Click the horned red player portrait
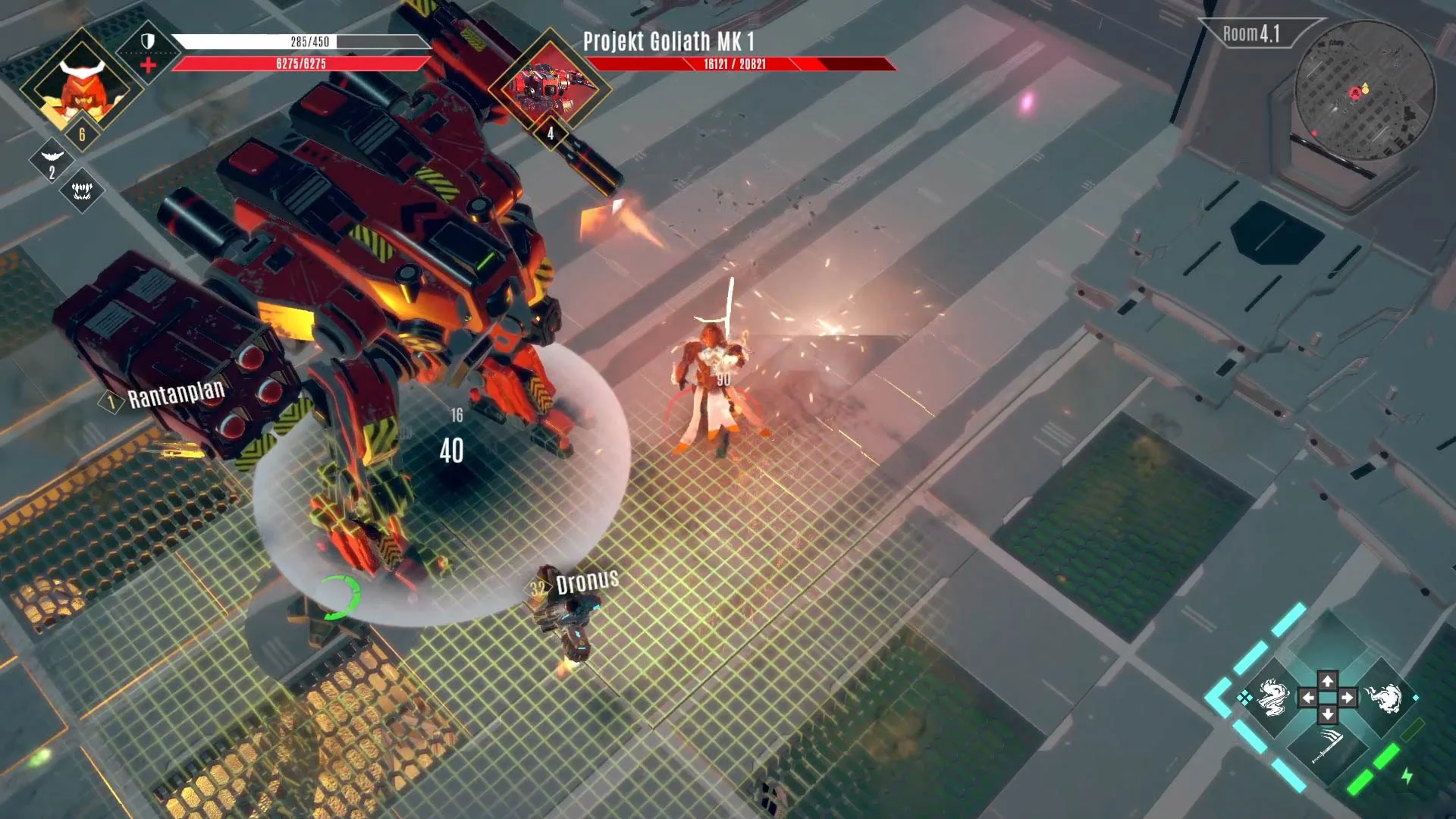The width and height of the screenshot is (1456, 819). click(80, 86)
